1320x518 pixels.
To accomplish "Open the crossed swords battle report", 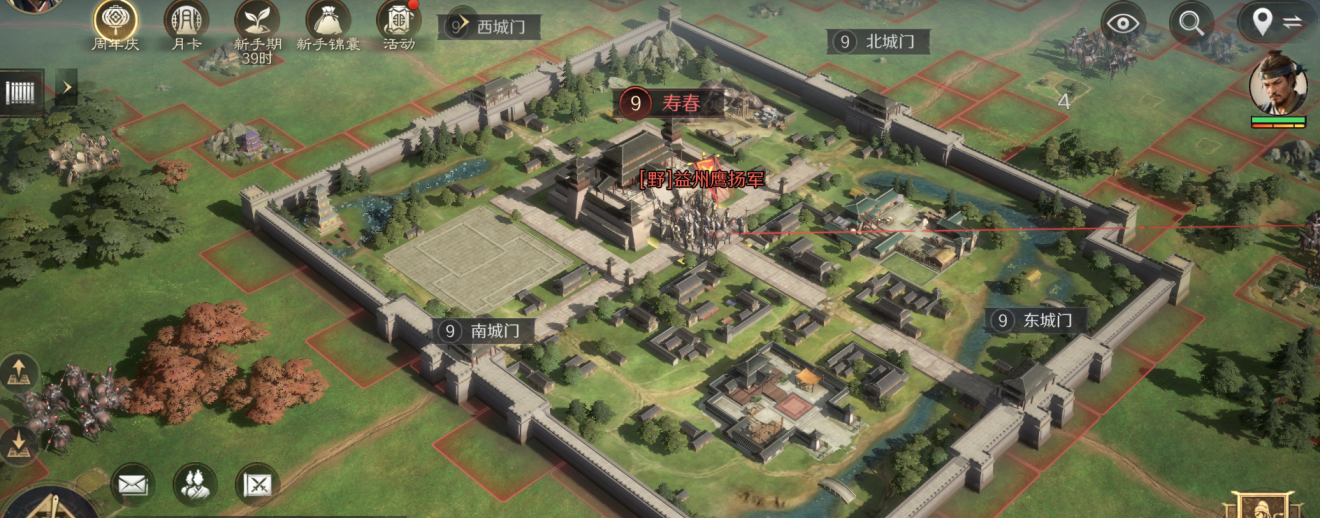I will point(257,484).
